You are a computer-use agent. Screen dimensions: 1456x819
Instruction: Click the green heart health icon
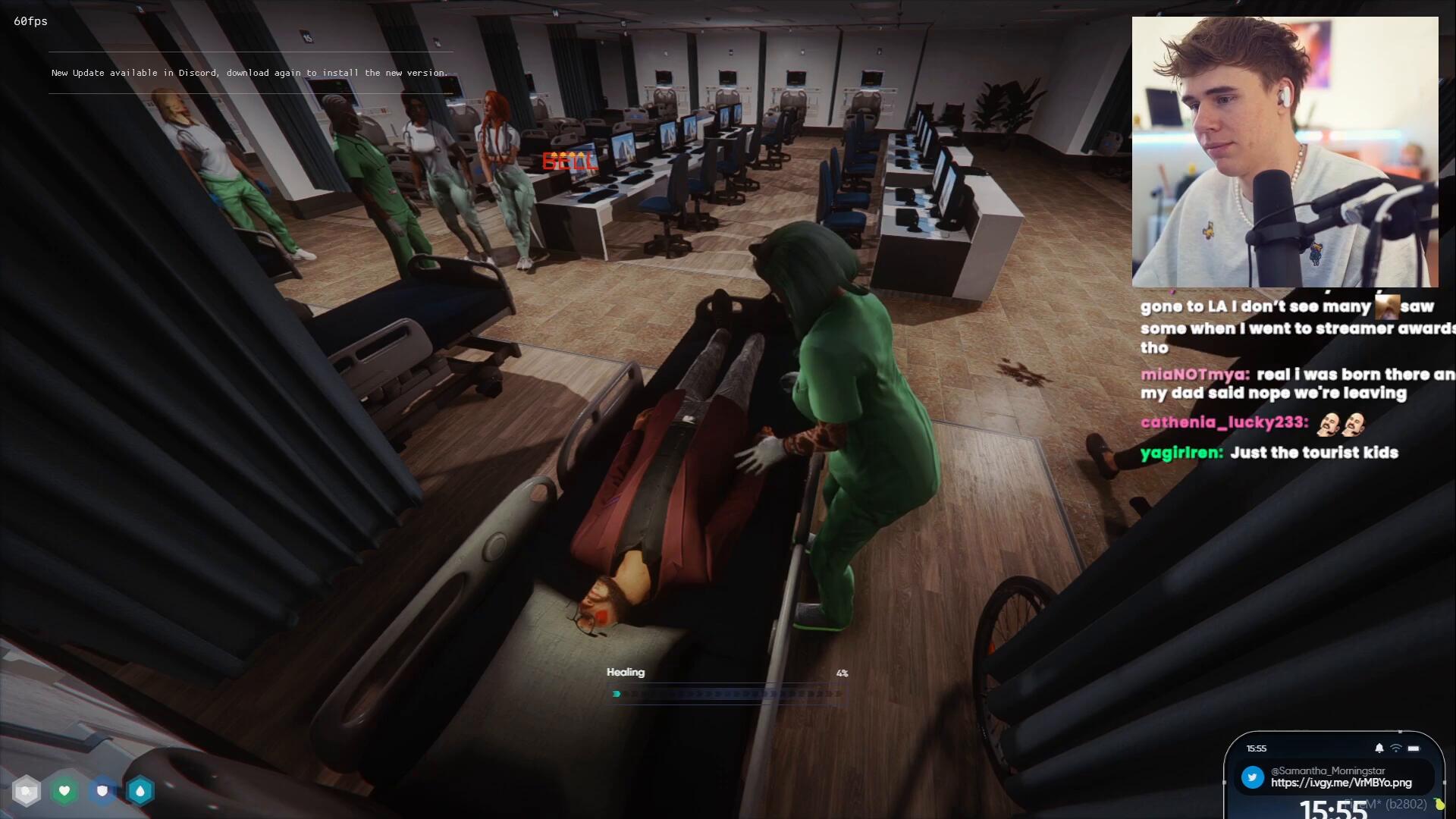64,792
